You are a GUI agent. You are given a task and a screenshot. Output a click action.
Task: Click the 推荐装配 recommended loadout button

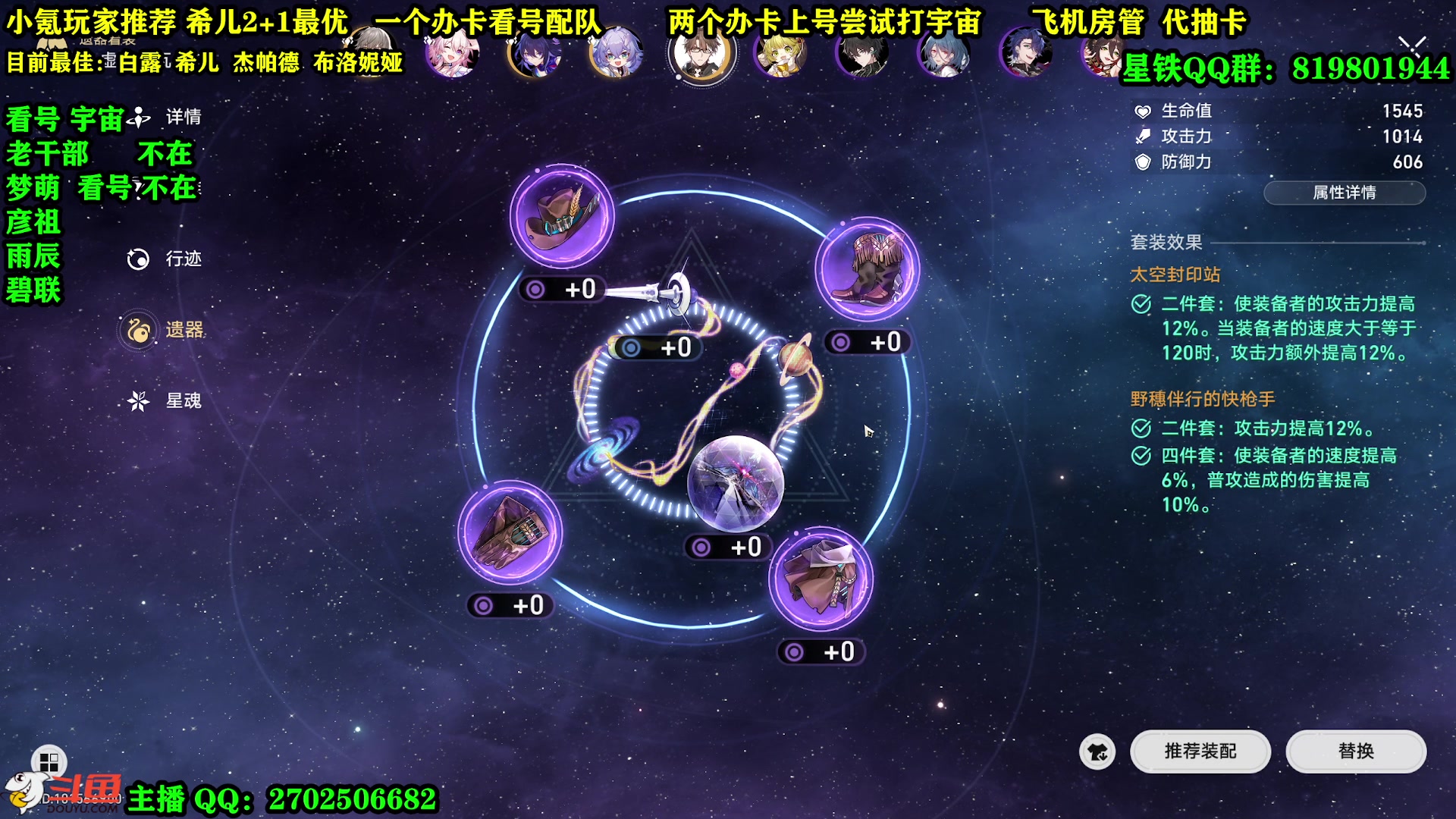[1200, 751]
